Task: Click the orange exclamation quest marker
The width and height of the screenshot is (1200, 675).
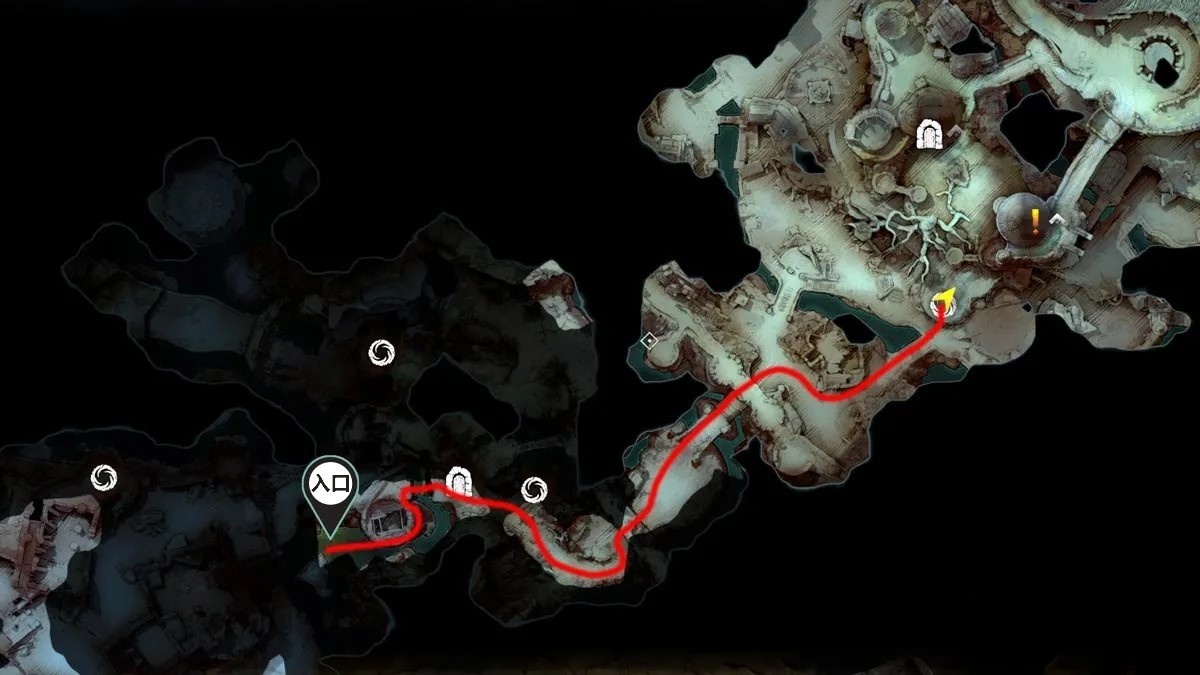Action: pyautogui.click(x=1035, y=221)
